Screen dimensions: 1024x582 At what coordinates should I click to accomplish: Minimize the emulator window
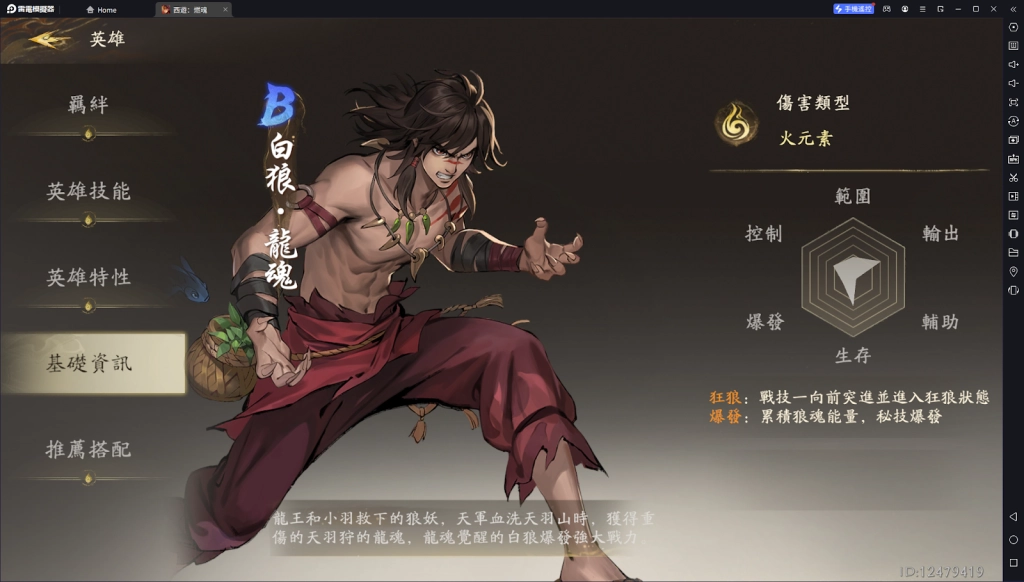tap(958, 9)
